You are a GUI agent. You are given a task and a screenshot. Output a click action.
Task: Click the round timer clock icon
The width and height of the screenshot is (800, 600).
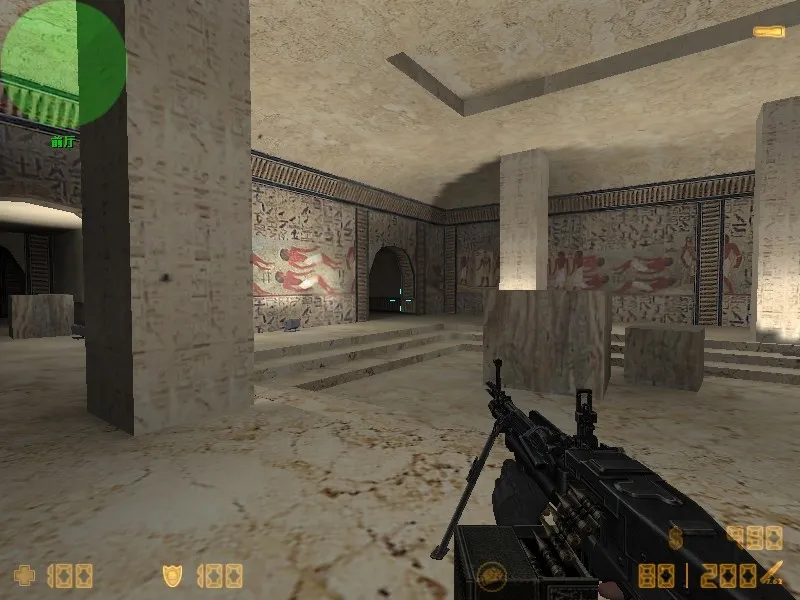(490, 575)
